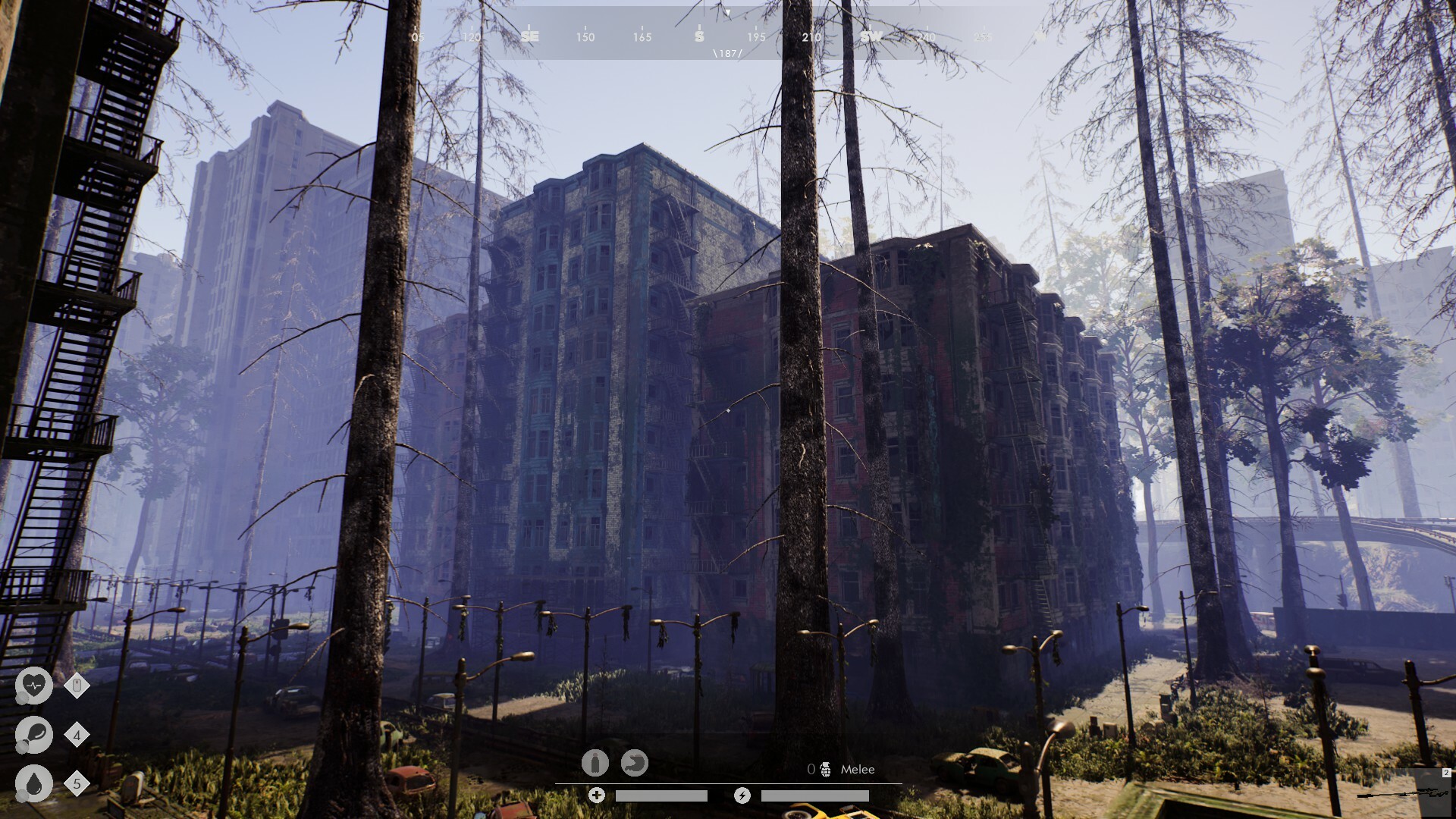Viewport: 1456px width, 819px height.
Task: Click the 187 bearing readout under the compass
Action: tap(726, 54)
